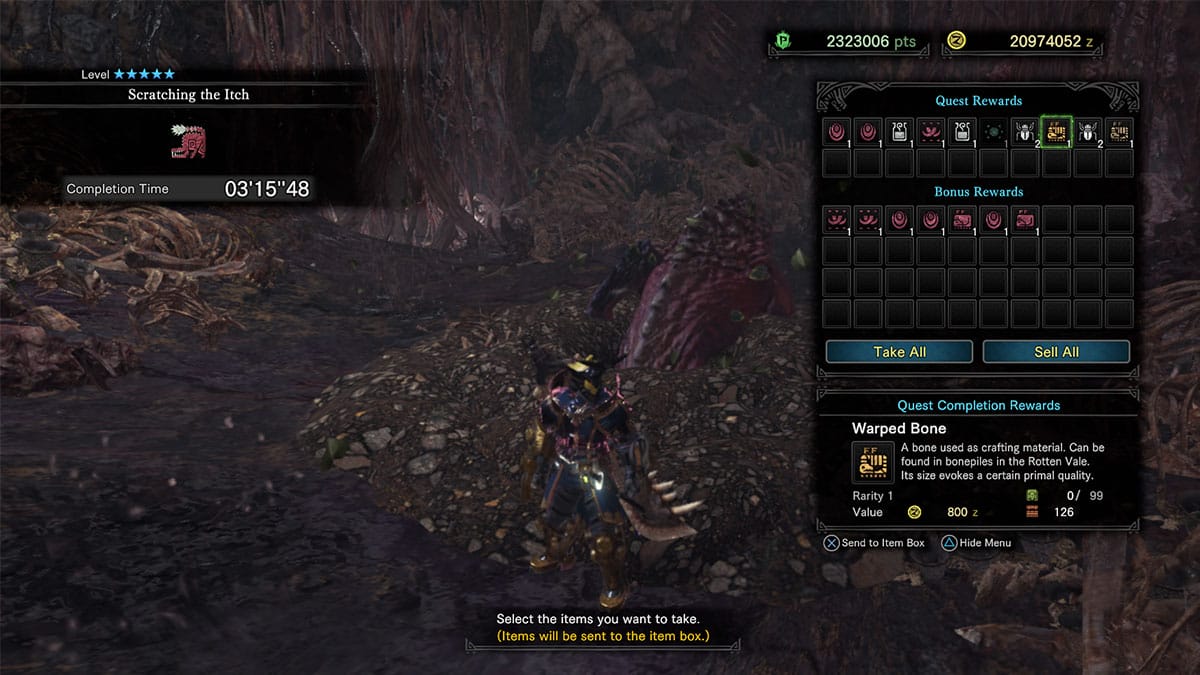Choose the Sell All button
Viewport: 1200px width, 675px height.
coord(1056,352)
